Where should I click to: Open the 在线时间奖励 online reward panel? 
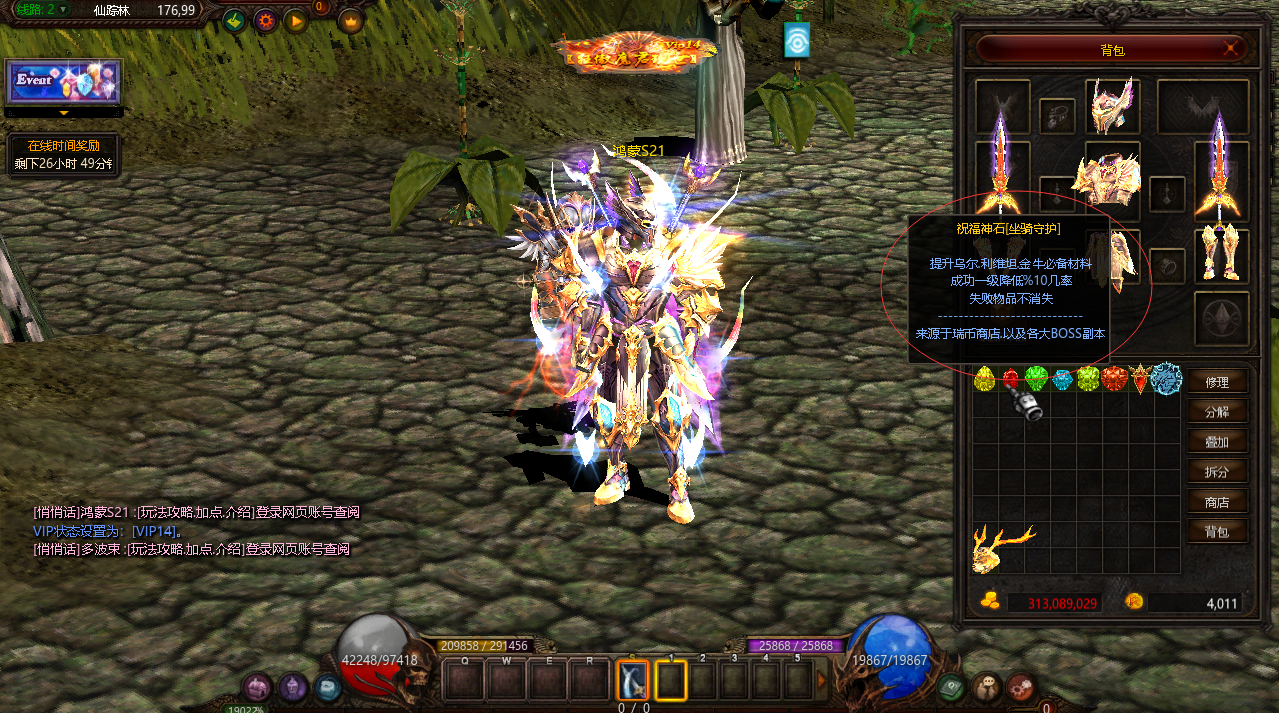pos(63,155)
